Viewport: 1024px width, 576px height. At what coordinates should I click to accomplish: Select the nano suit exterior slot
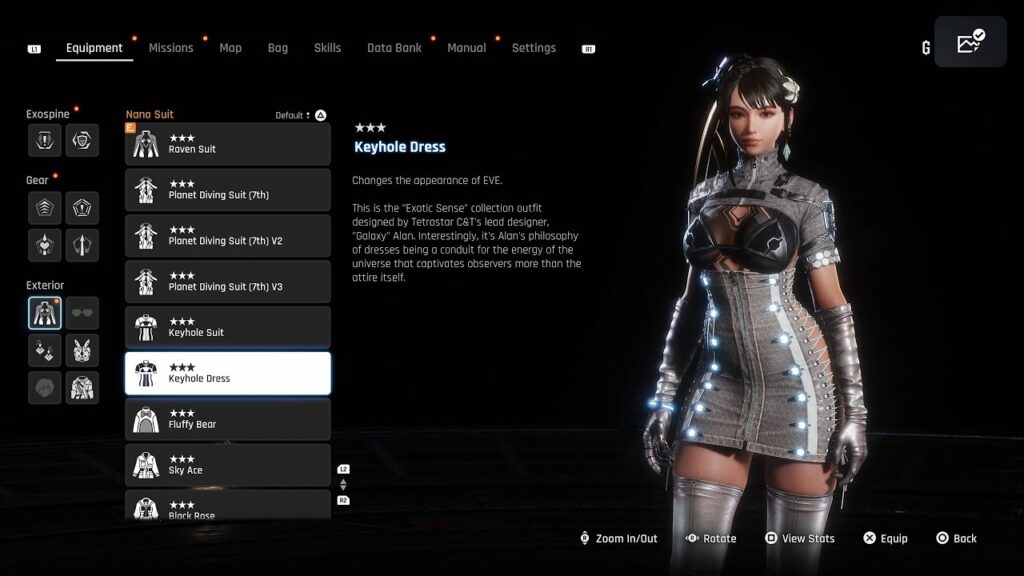[45, 313]
